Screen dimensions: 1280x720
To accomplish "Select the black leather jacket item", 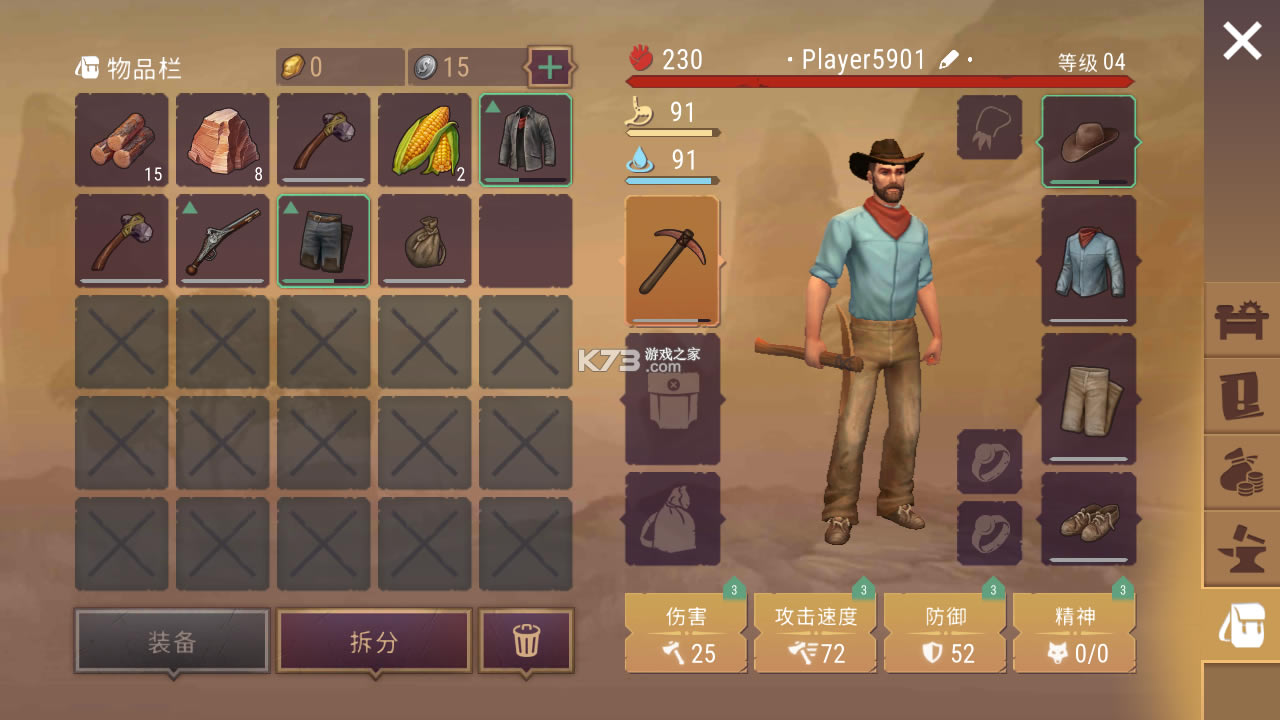I will click(526, 140).
